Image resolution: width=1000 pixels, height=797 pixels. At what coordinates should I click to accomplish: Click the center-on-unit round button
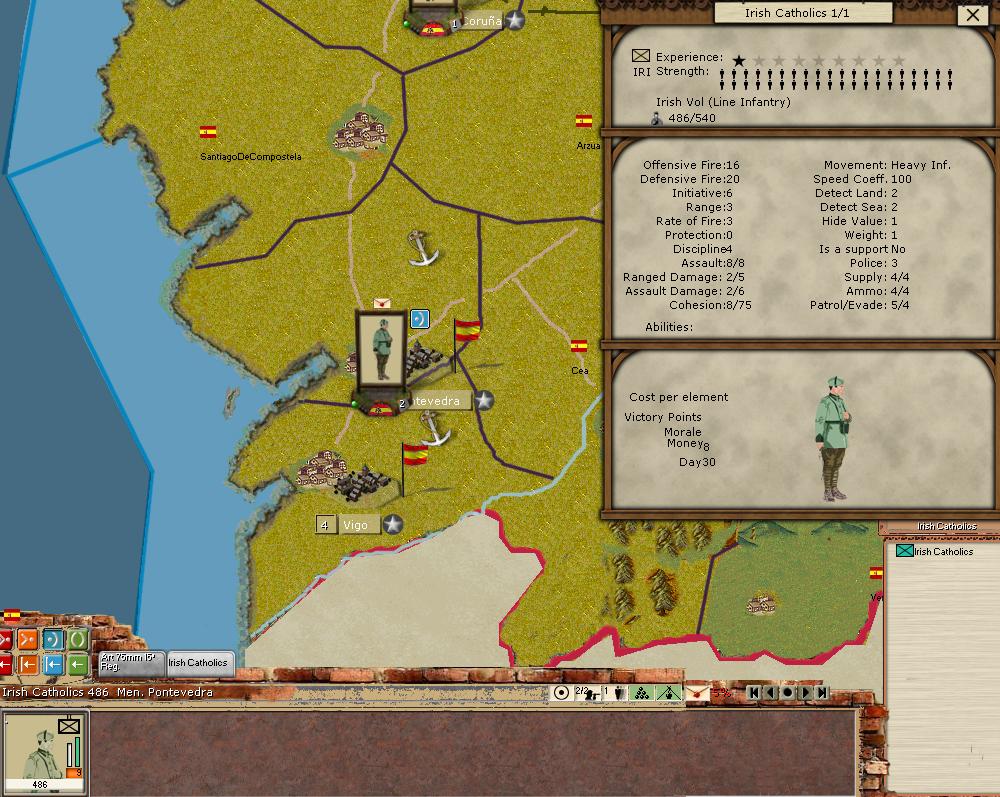pos(788,692)
